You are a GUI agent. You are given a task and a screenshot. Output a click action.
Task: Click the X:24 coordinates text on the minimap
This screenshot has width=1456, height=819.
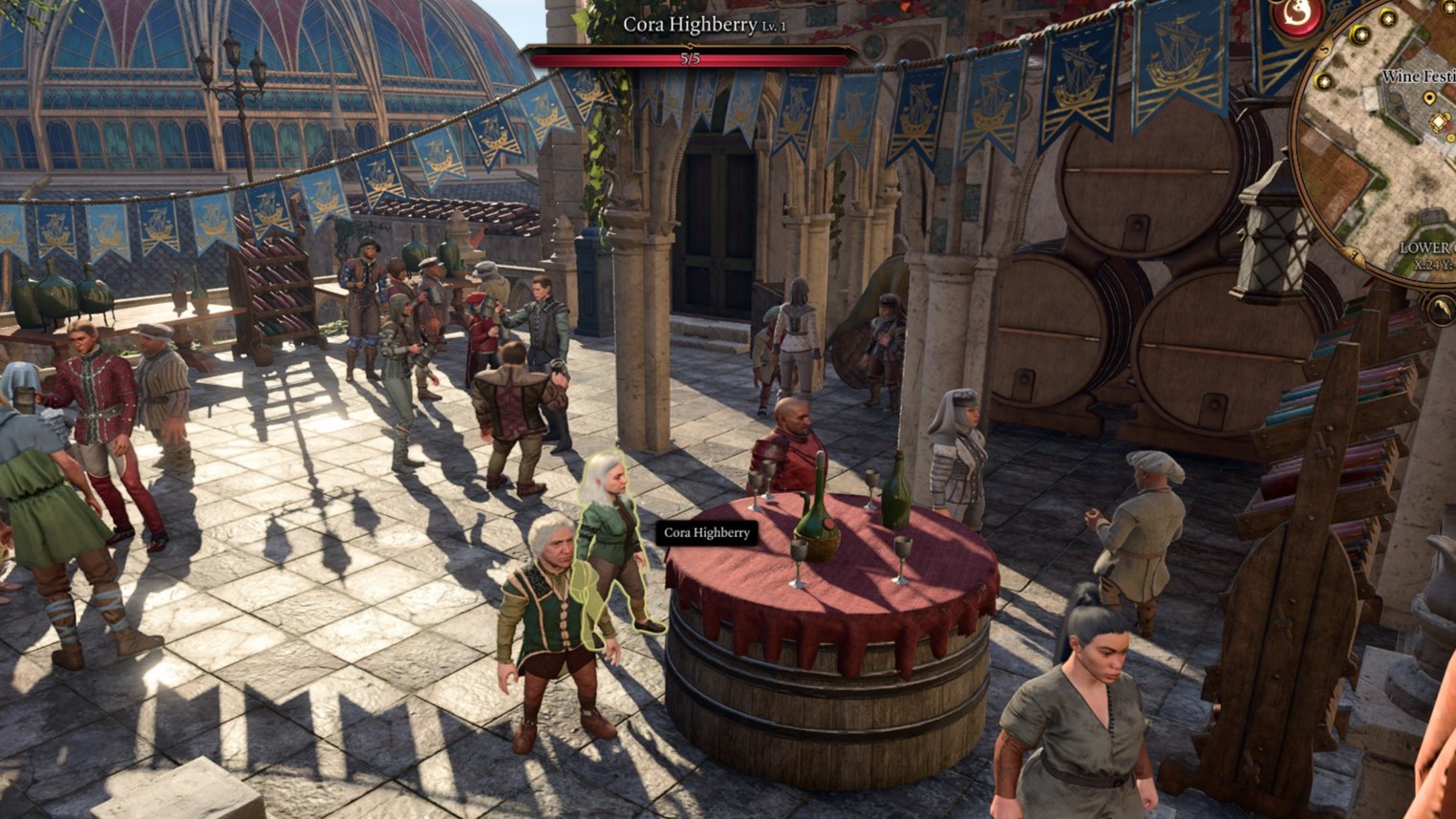tap(1433, 263)
